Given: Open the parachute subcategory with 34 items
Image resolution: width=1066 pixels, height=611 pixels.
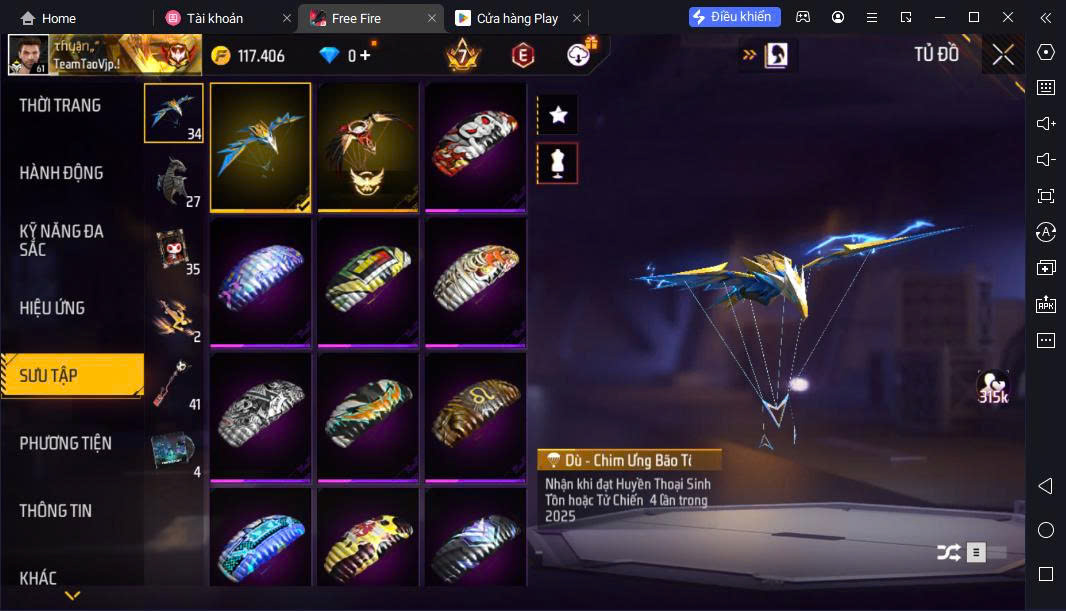Looking at the screenshot, I should [x=174, y=113].
